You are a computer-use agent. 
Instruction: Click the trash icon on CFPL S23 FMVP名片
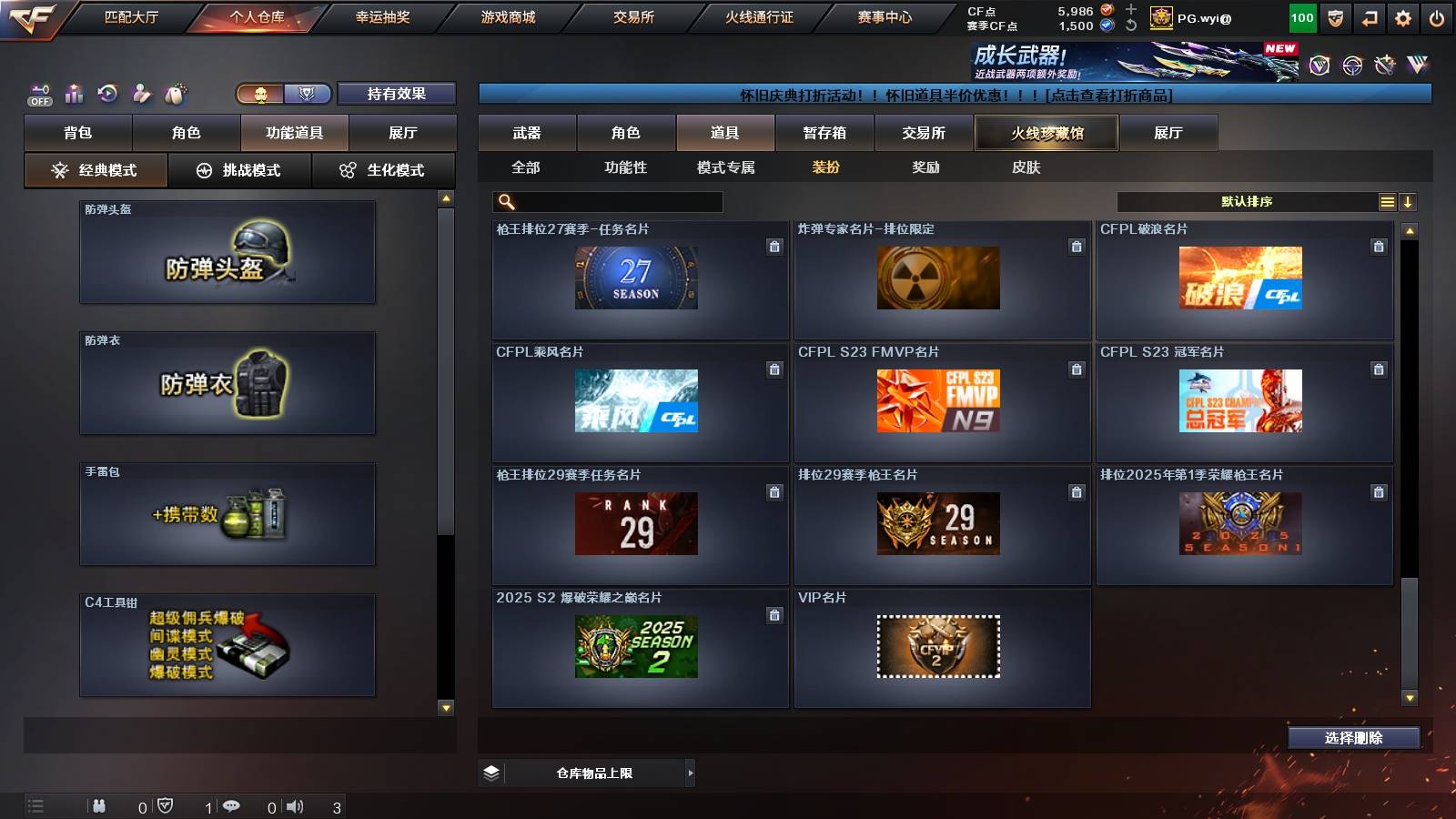tap(1076, 370)
